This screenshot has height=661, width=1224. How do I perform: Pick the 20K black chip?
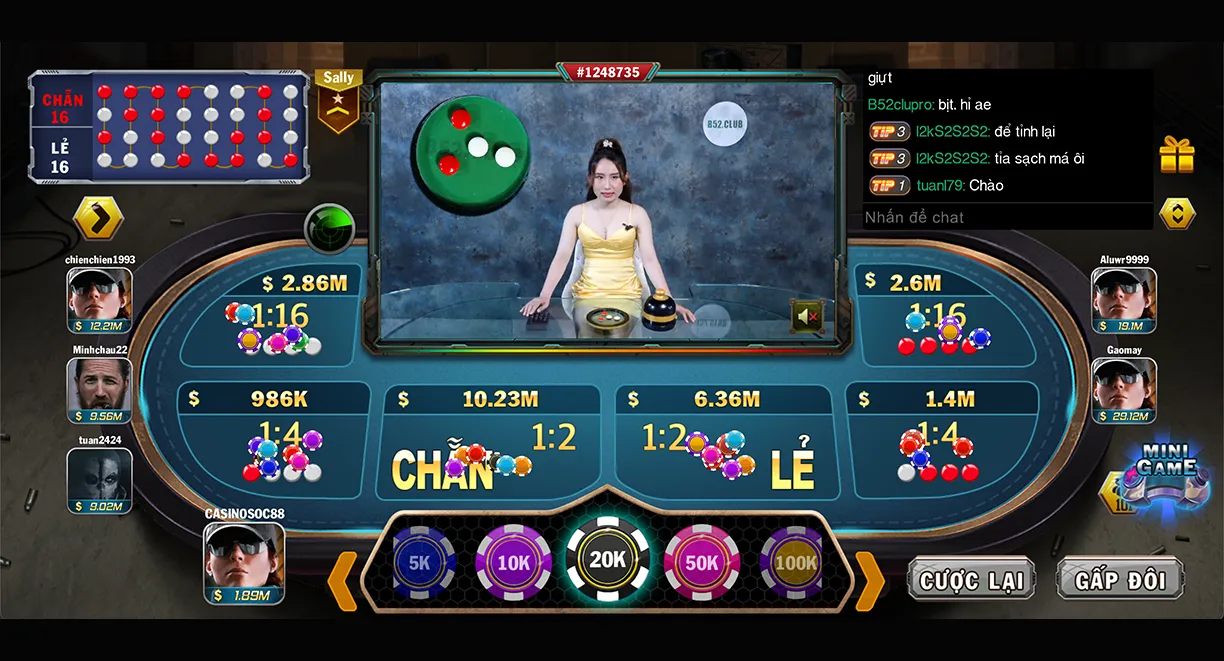(607, 560)
